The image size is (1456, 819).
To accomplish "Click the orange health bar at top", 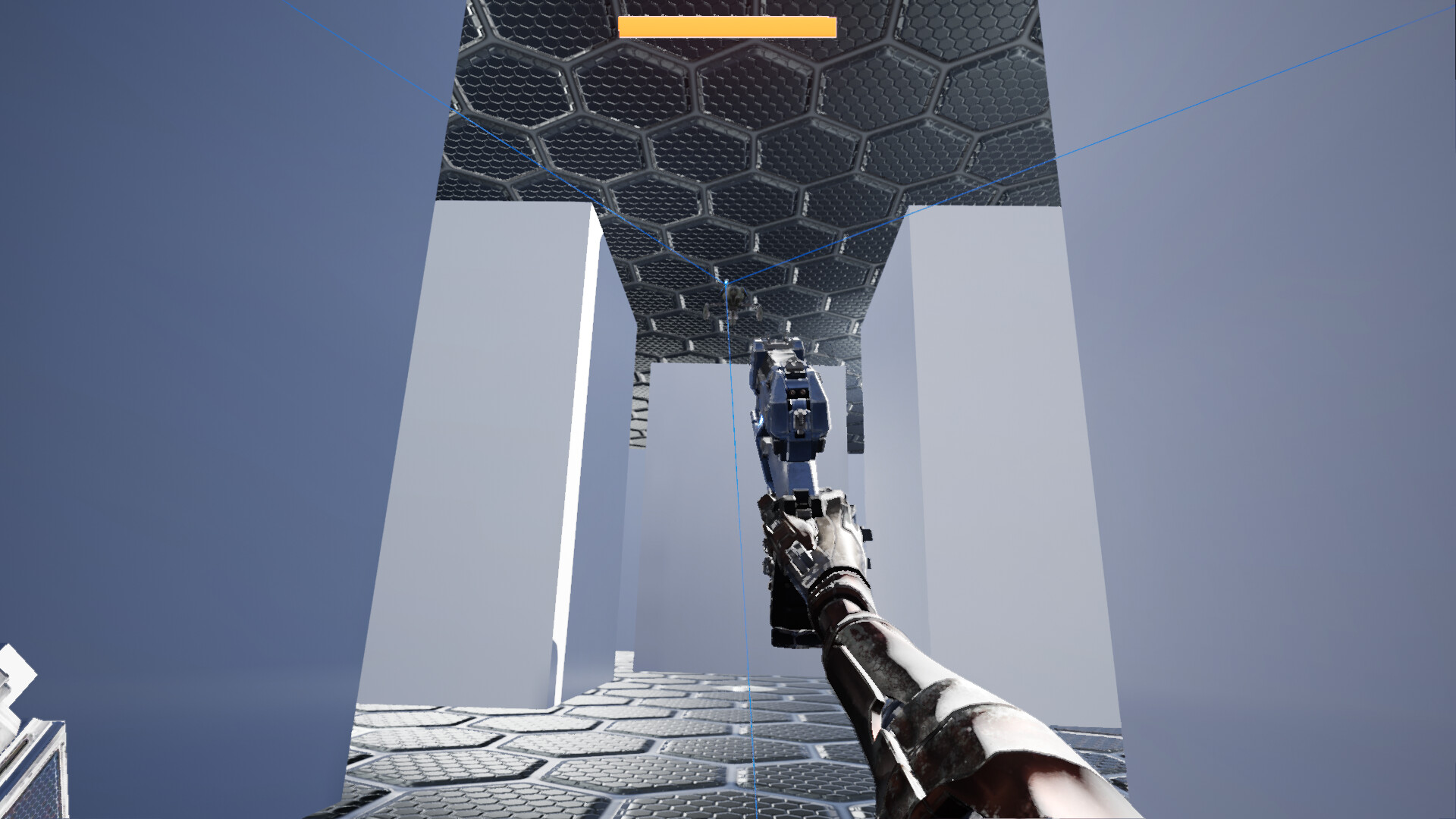I will coord(728,25).
